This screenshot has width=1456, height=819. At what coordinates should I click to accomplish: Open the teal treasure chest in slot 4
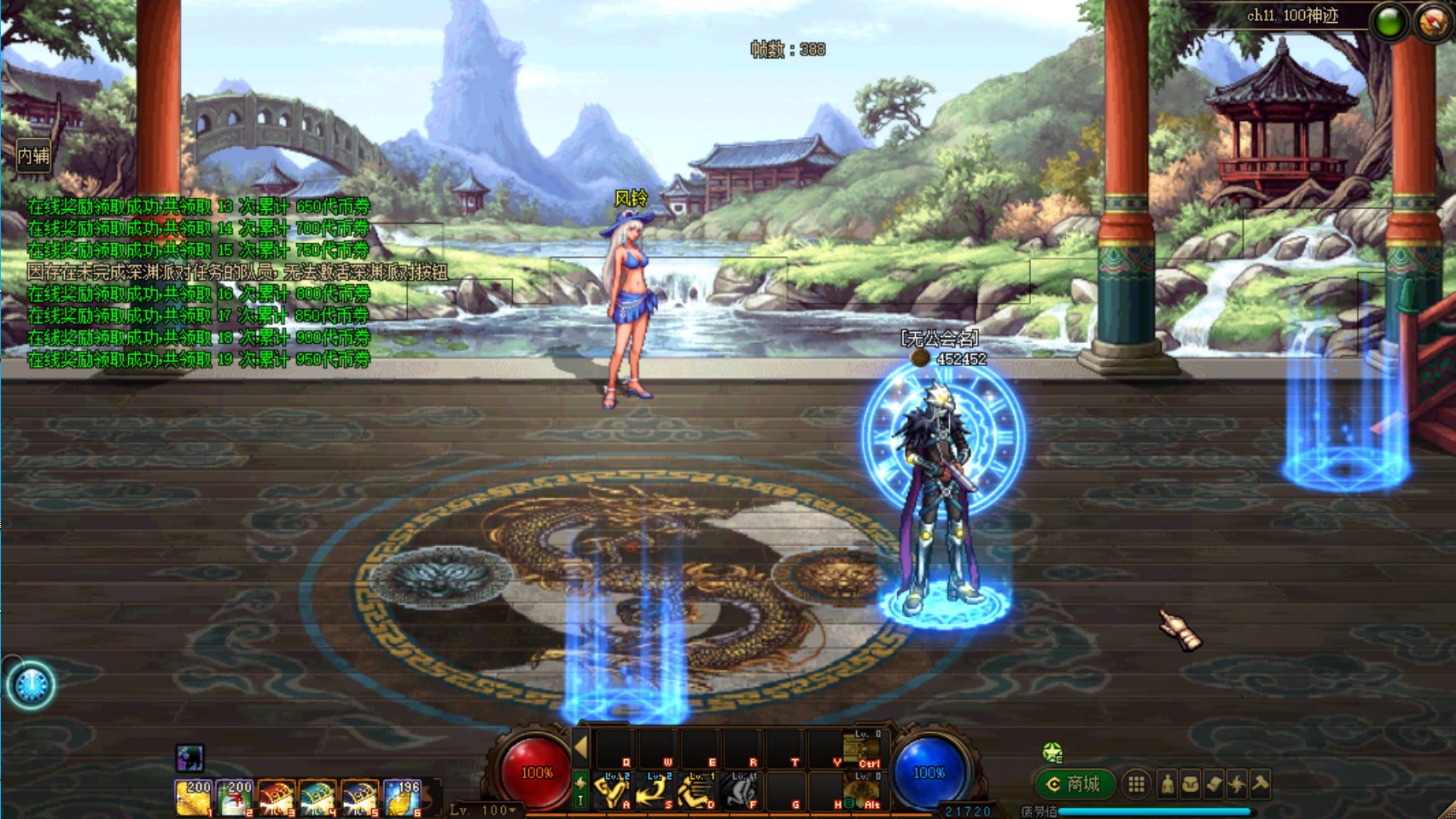(x=317, y=798)
